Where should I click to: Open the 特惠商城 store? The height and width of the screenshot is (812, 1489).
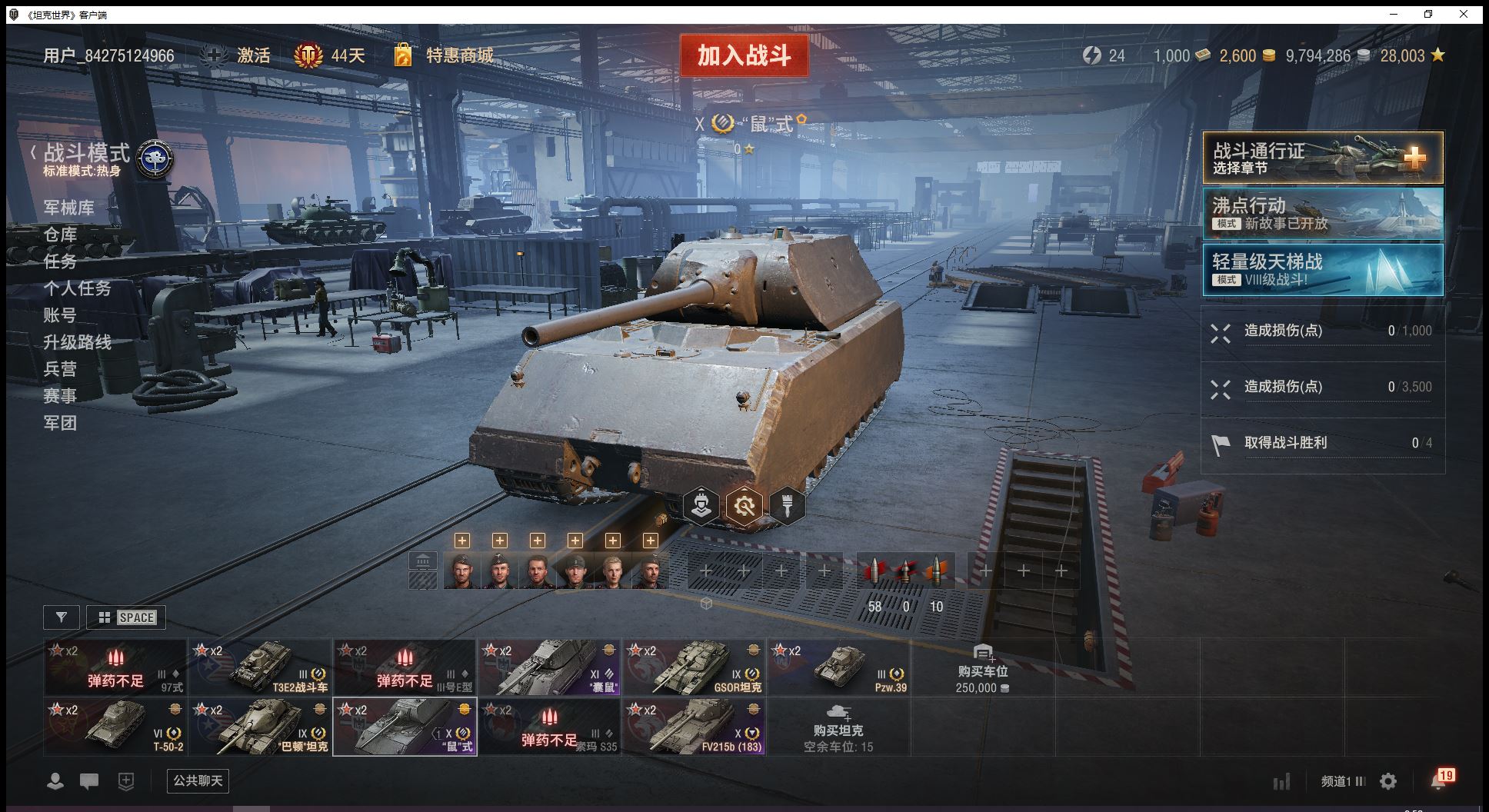pyautogui.click(x=459, y=55)
